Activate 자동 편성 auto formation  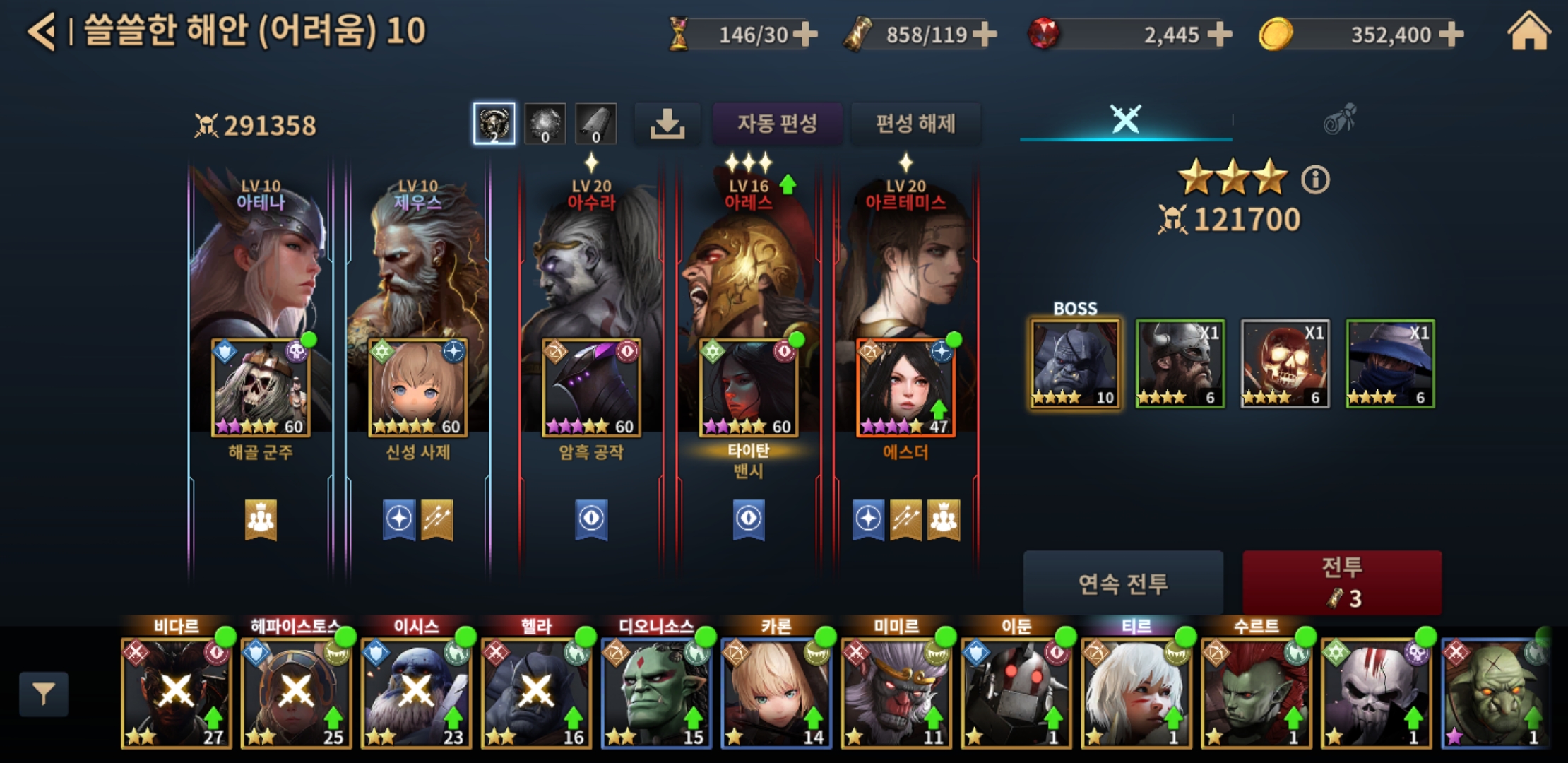(777, 124)
